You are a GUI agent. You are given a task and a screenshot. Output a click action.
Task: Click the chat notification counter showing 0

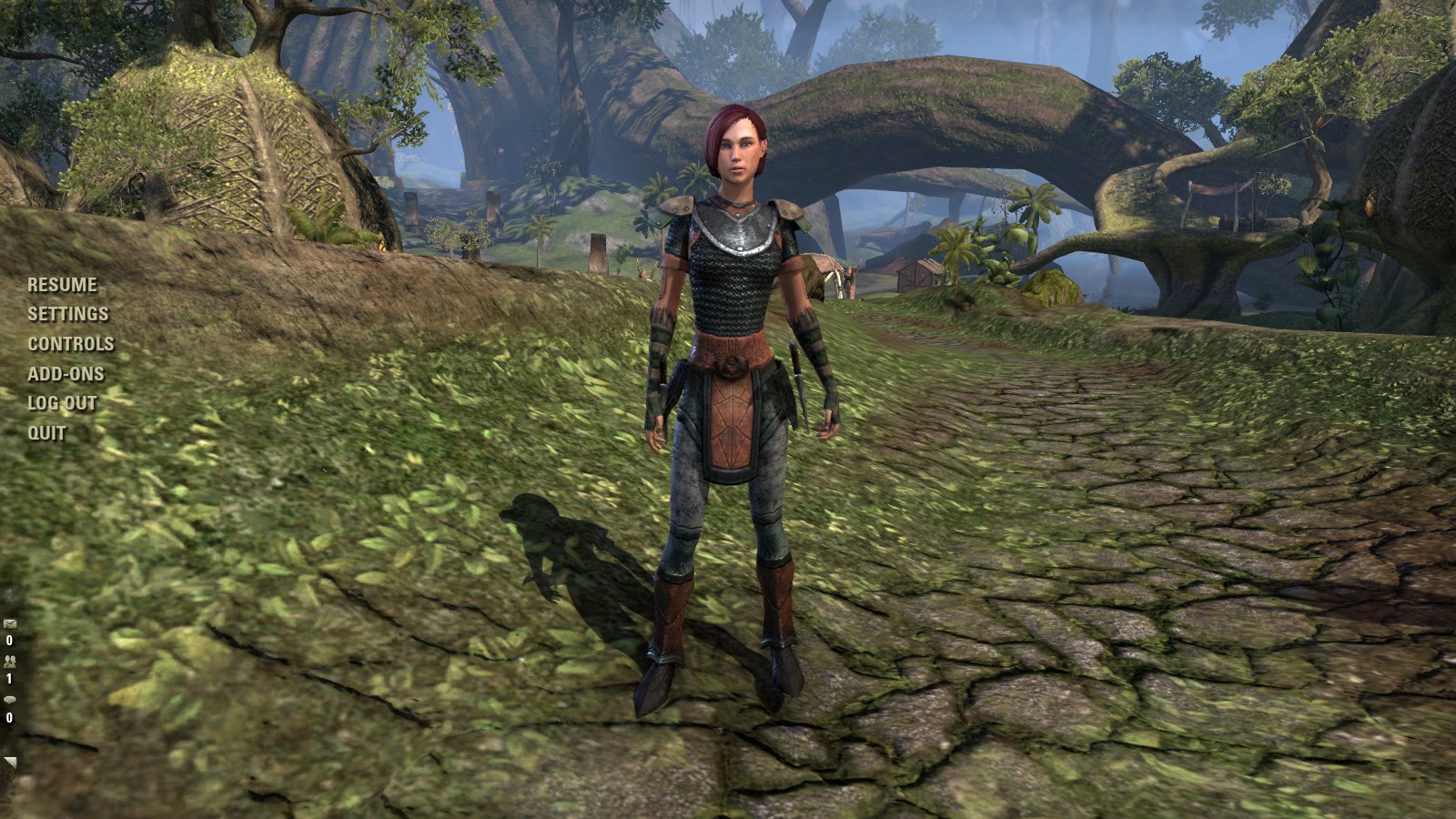tap(9, 718)
